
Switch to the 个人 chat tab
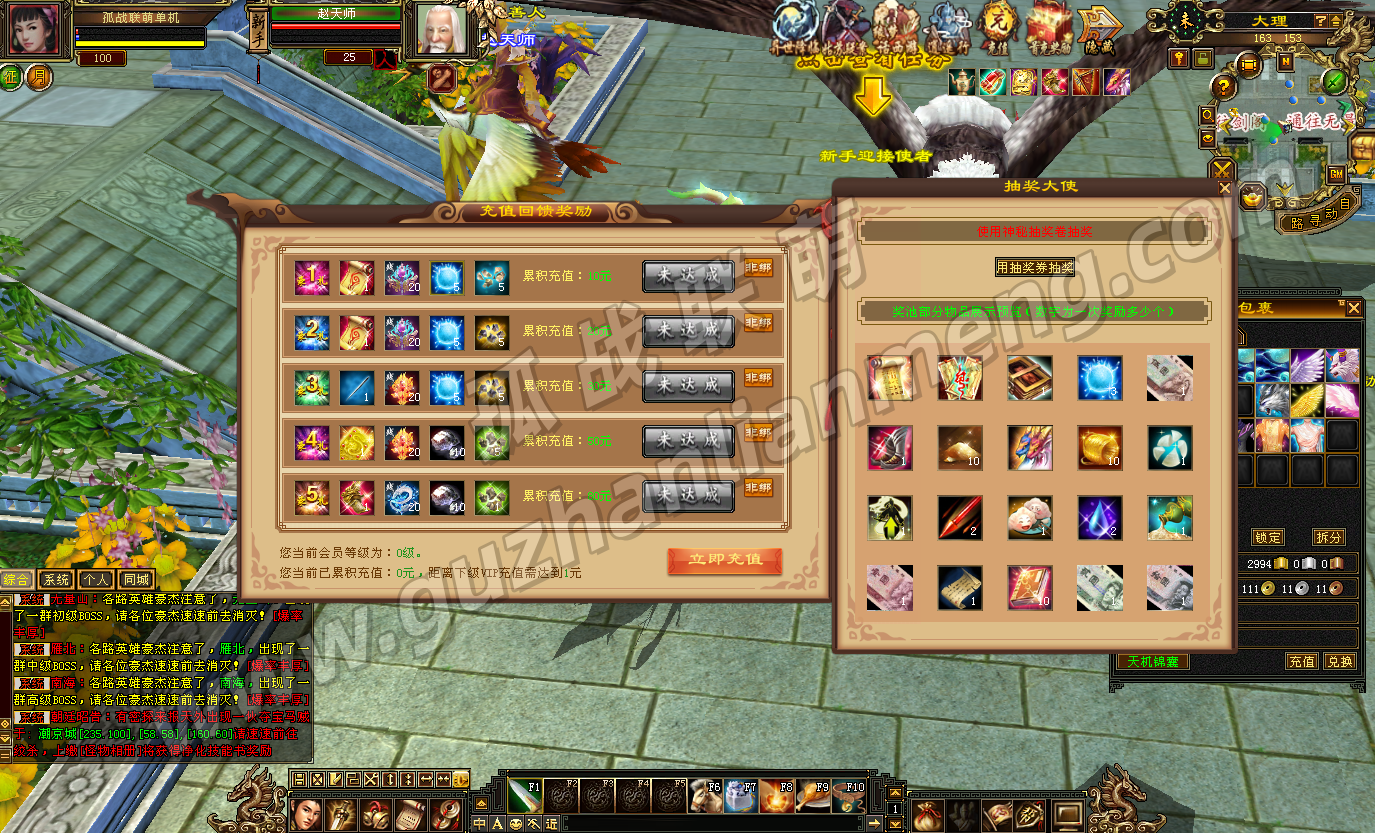[x=95, y=579]
